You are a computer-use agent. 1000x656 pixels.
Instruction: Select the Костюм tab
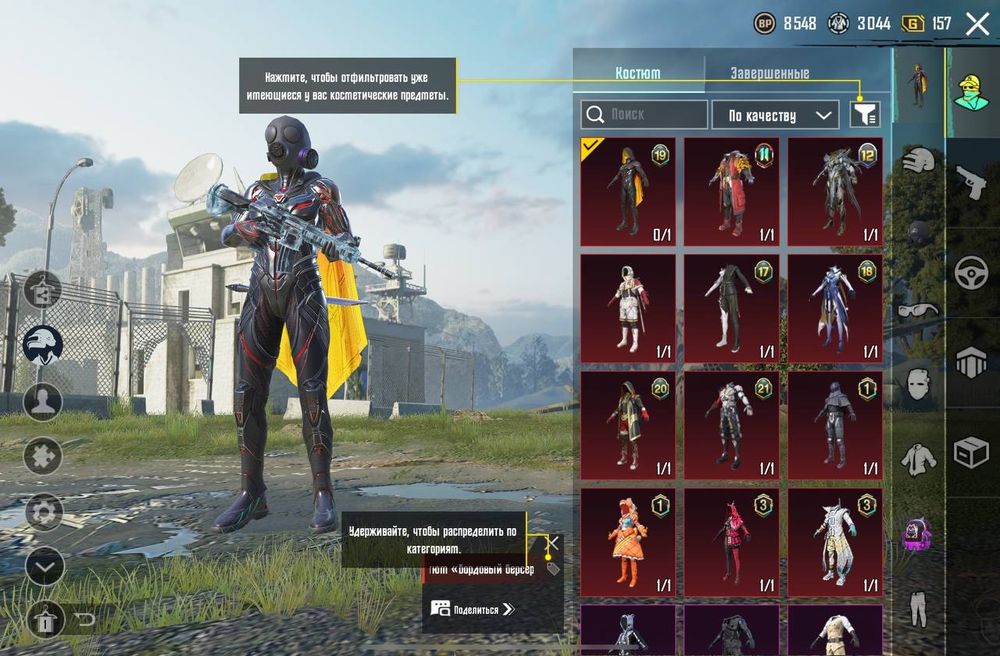point(638,73)
